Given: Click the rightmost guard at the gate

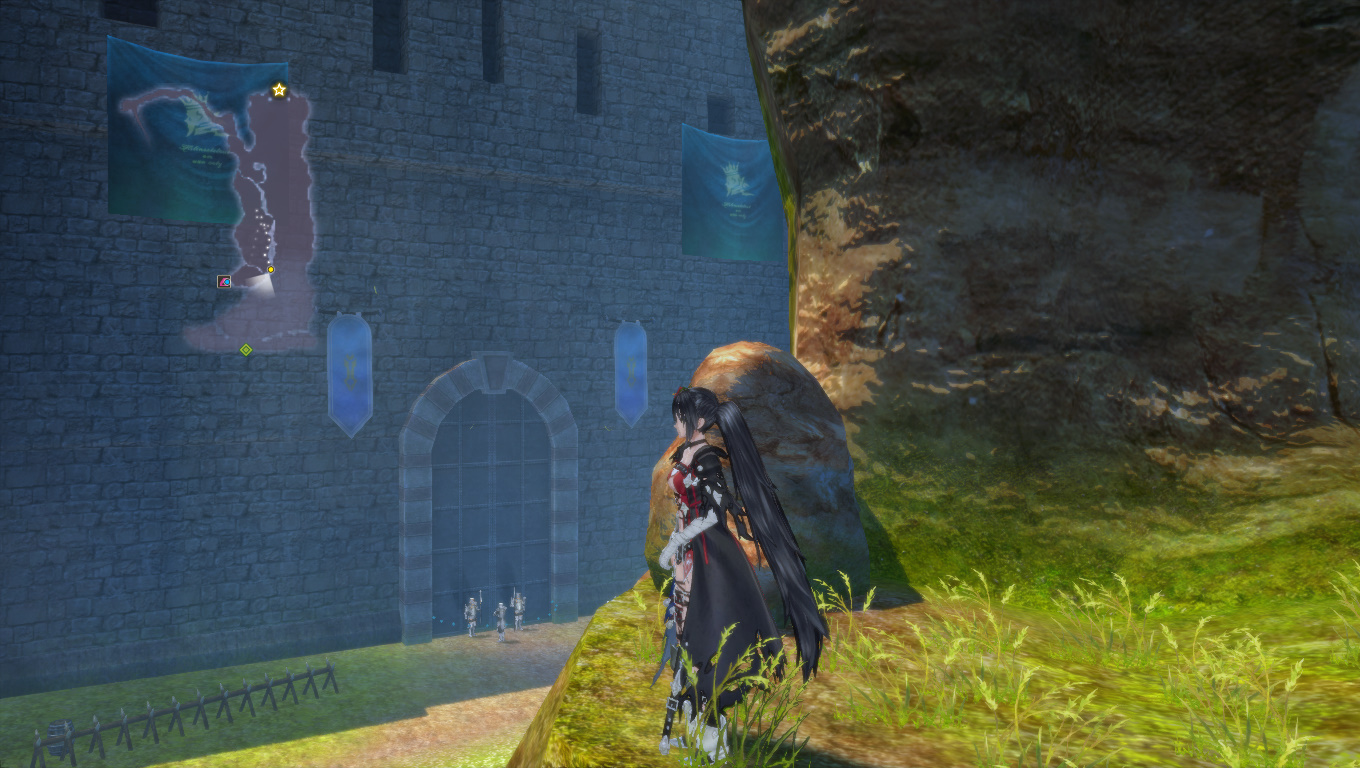Looking at the screenshot, I should pyautogui.click(x=520, y=610).
